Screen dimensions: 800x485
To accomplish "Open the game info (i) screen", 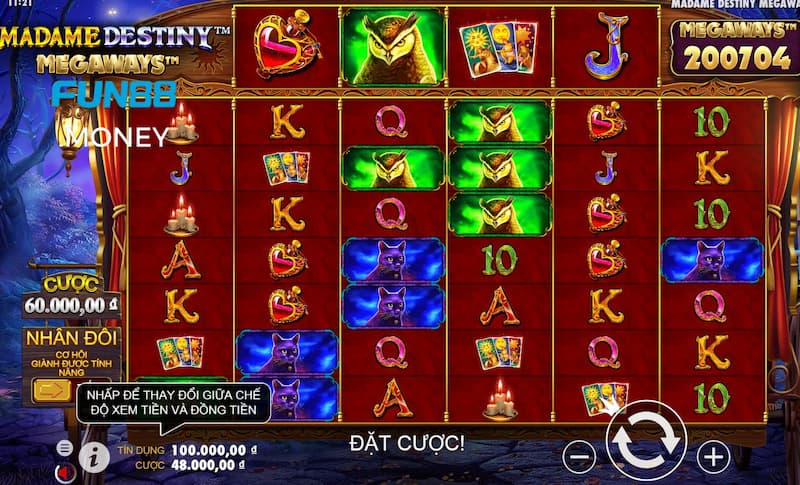I will coord(94,457).
